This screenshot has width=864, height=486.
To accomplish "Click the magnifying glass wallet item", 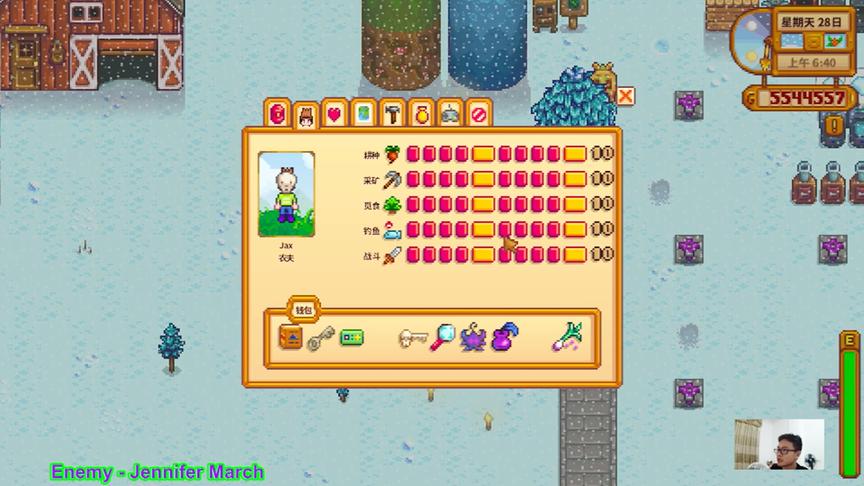I will tap(443, 338).
